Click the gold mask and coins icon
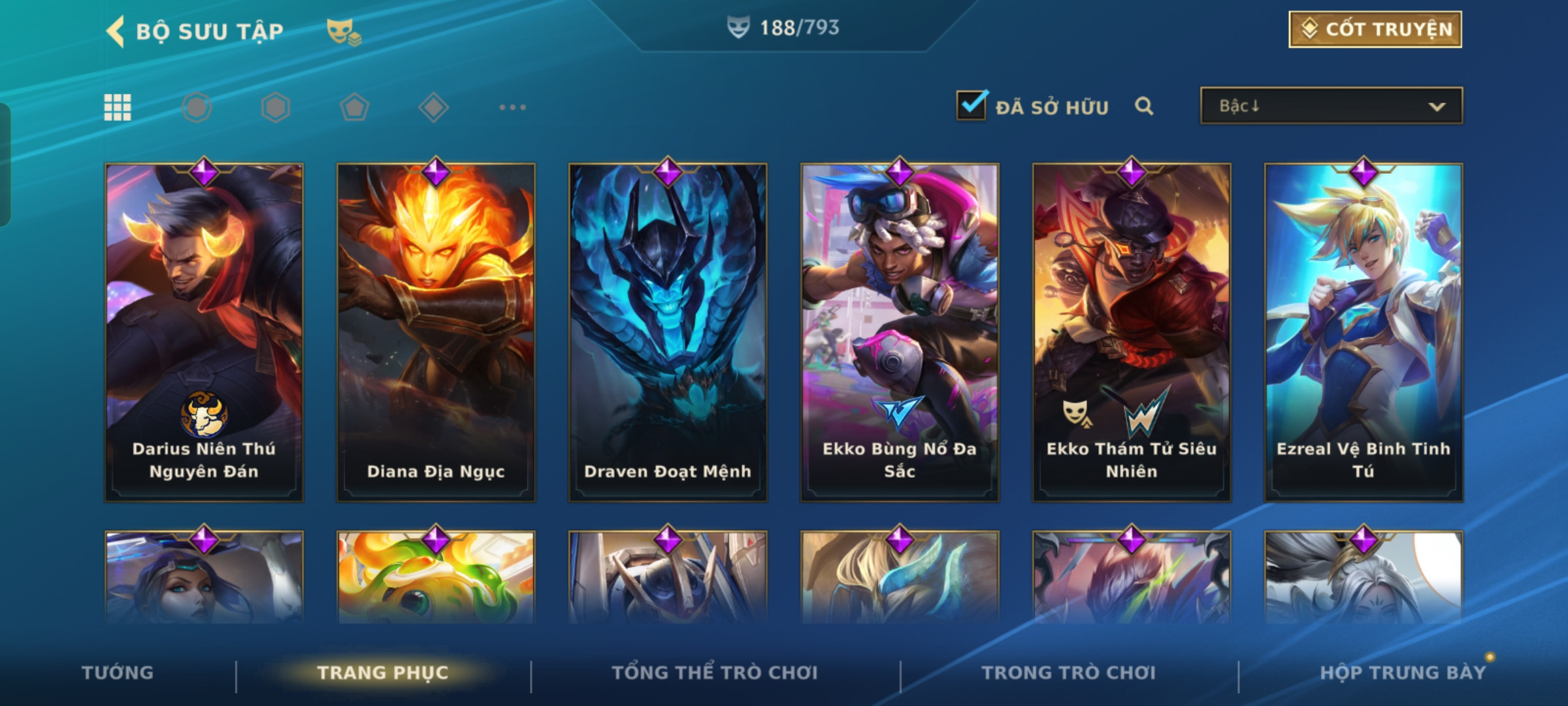The height and width of the screenshot is (706, 1568). click(x=344, y=31)
